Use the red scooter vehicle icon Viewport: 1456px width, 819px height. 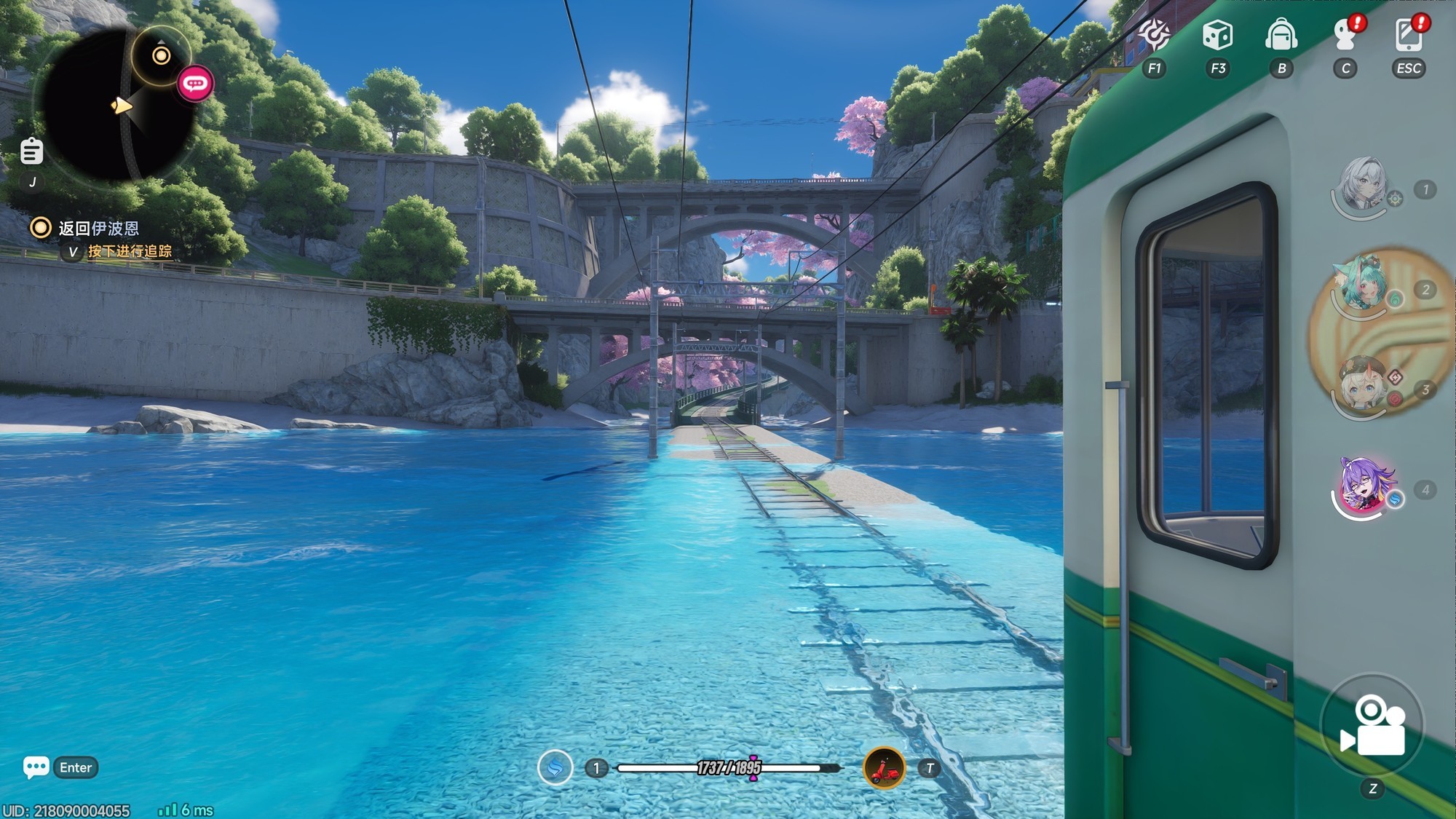coord(884,767)
